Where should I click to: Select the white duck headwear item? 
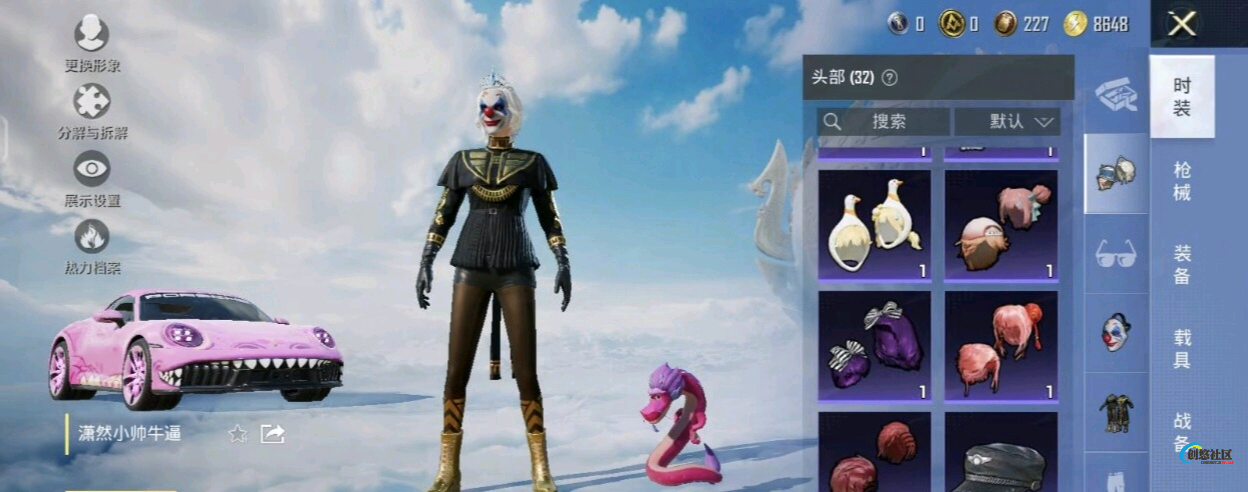point(874,225)
